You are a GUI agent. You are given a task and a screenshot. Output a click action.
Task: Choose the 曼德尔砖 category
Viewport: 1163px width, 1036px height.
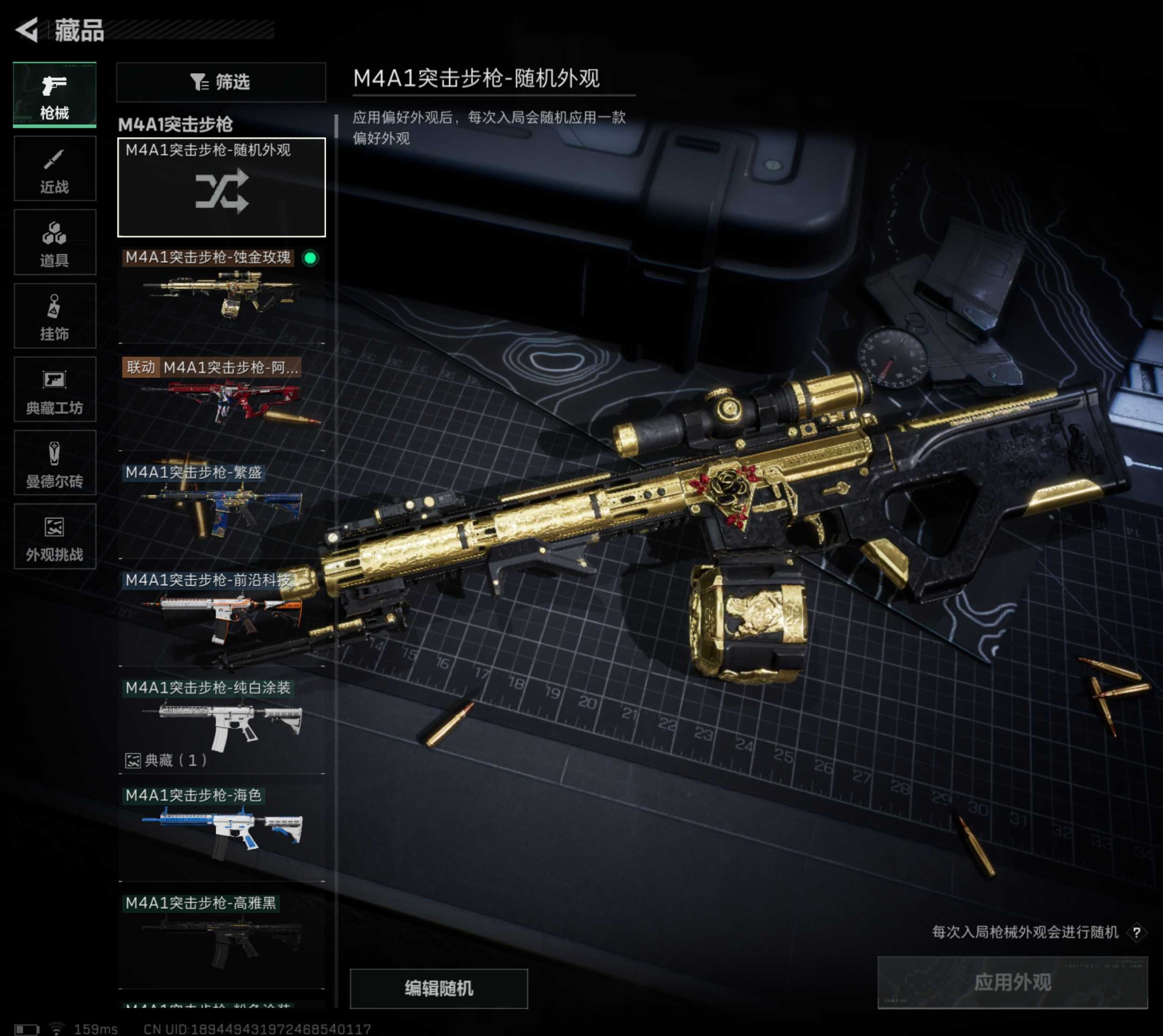(55, 463)
